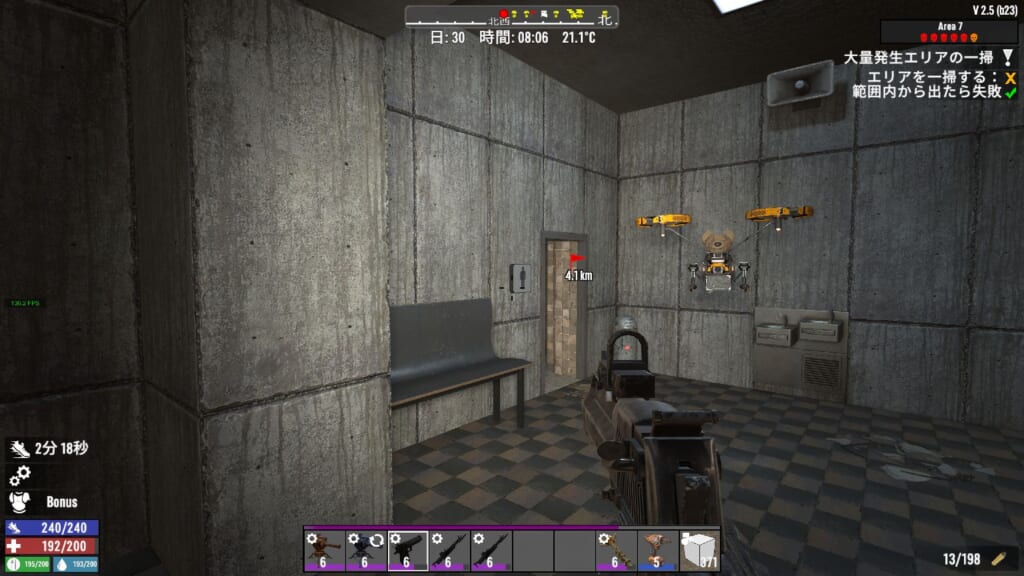The width and height of the screenshot is (1024, 576).
Task: Click the running shoe speed buff icon
Action: [19, 450]
